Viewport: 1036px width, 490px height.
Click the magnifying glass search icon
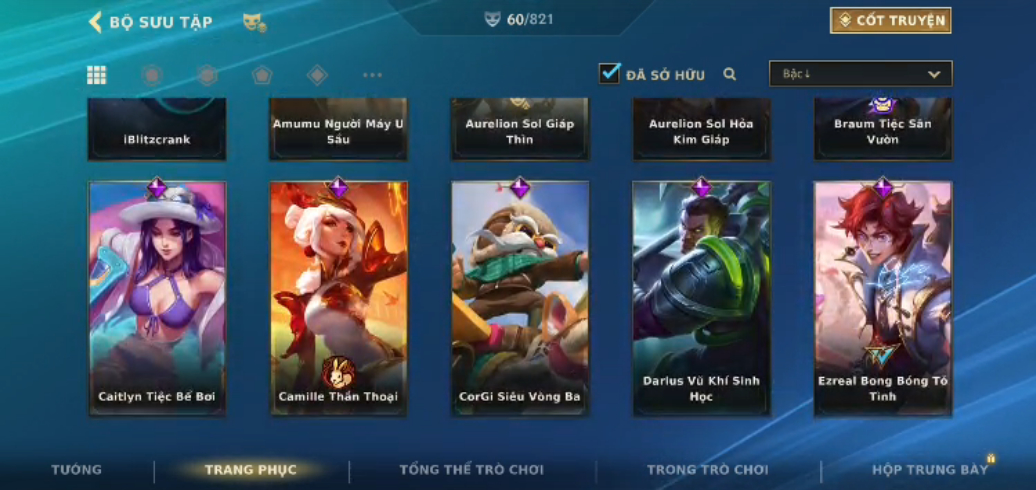tap(730, 74)
